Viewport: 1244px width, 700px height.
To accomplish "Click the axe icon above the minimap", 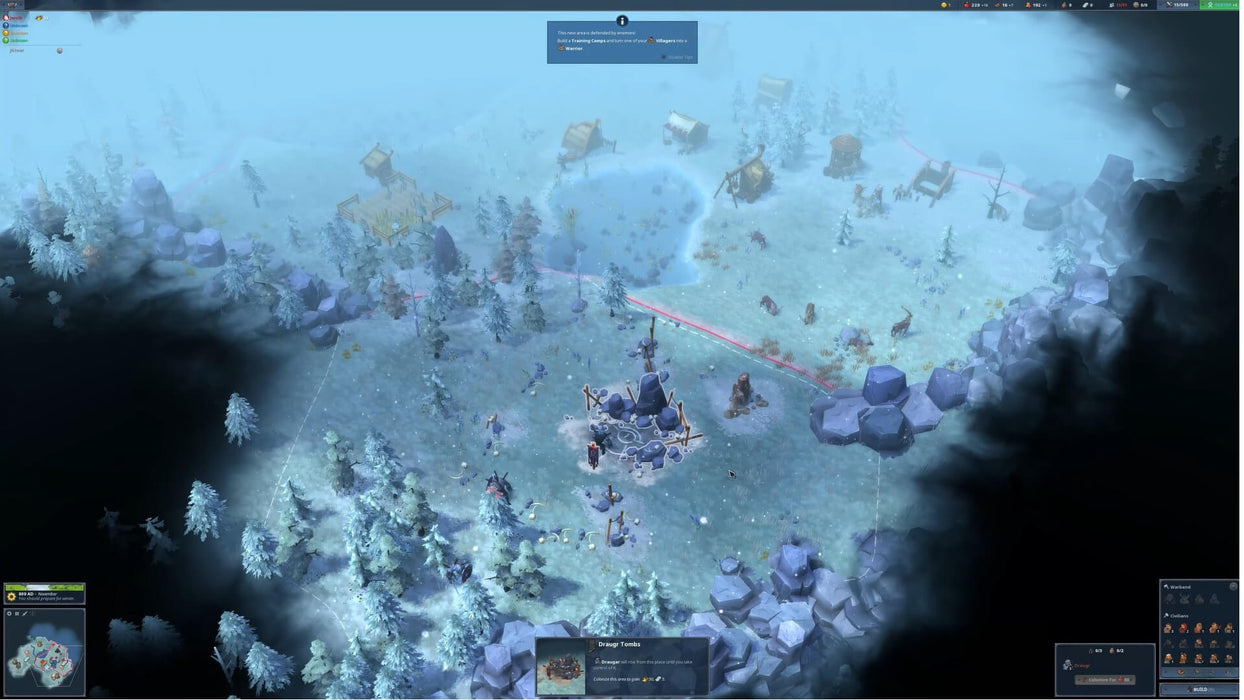I will tap(25, 613).
